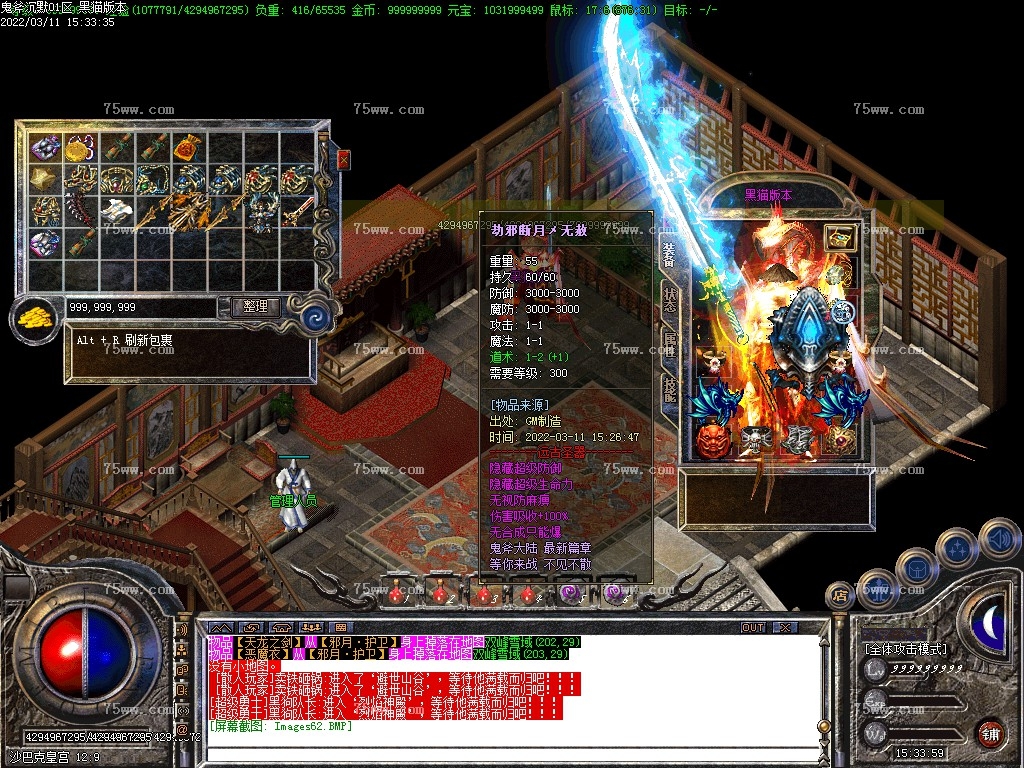Select the red demon mask equipment slot
Screen dimensions: 1024x768
tap(711, 440)
